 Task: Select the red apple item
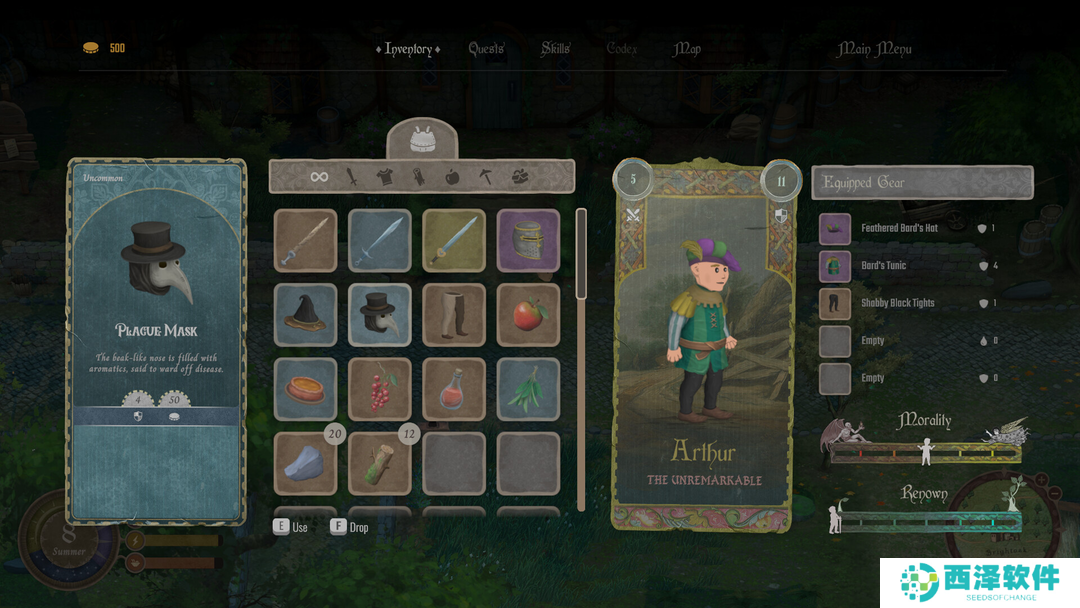point(528,314)
